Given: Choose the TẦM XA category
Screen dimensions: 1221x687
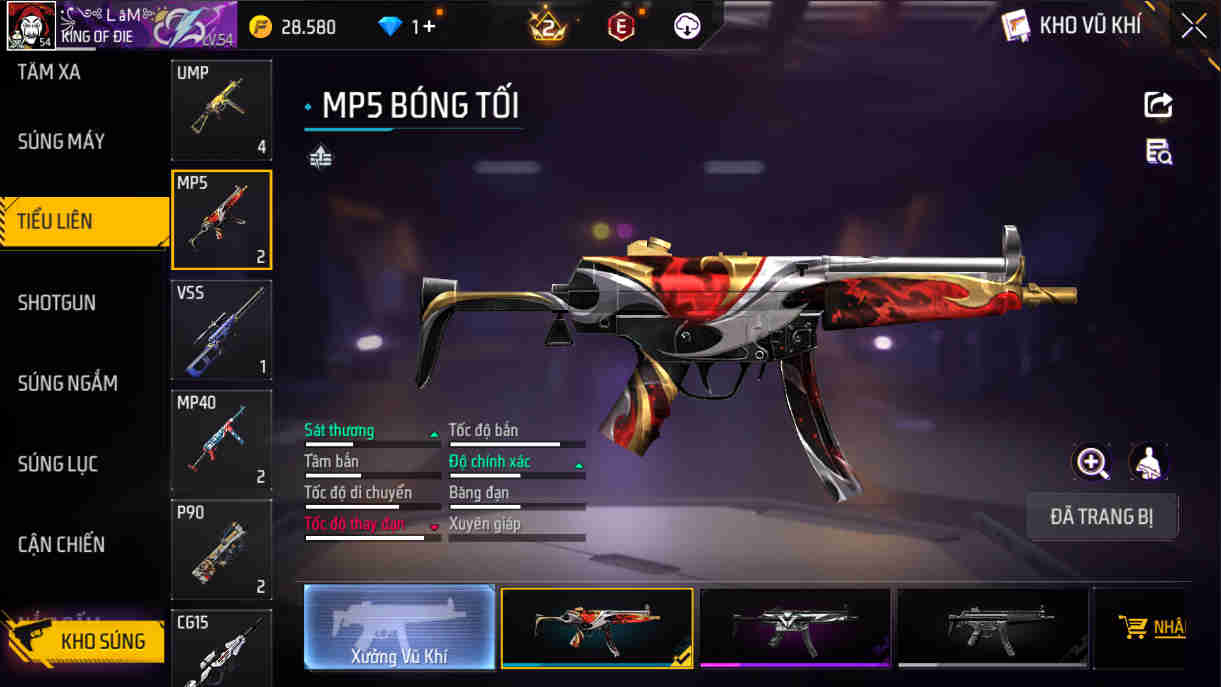Looking at the screenshot, I should 49,72.
